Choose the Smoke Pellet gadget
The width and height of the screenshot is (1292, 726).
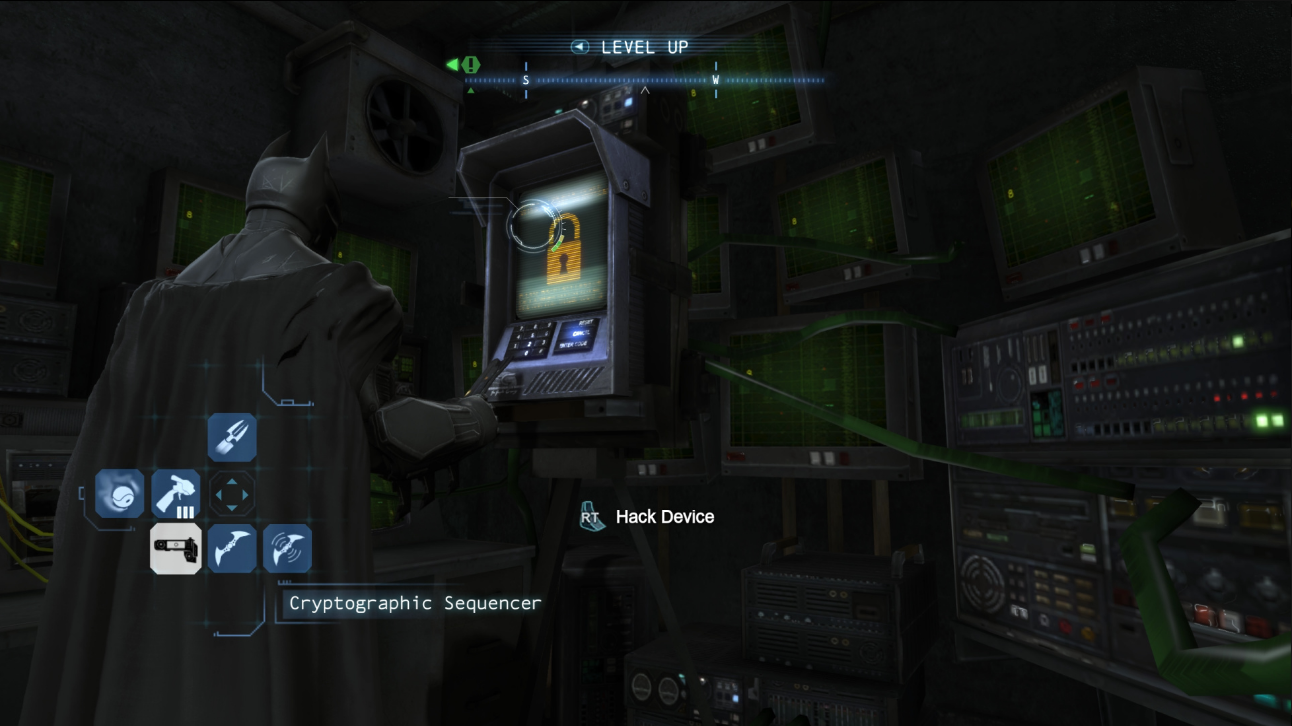pos(120,494)
